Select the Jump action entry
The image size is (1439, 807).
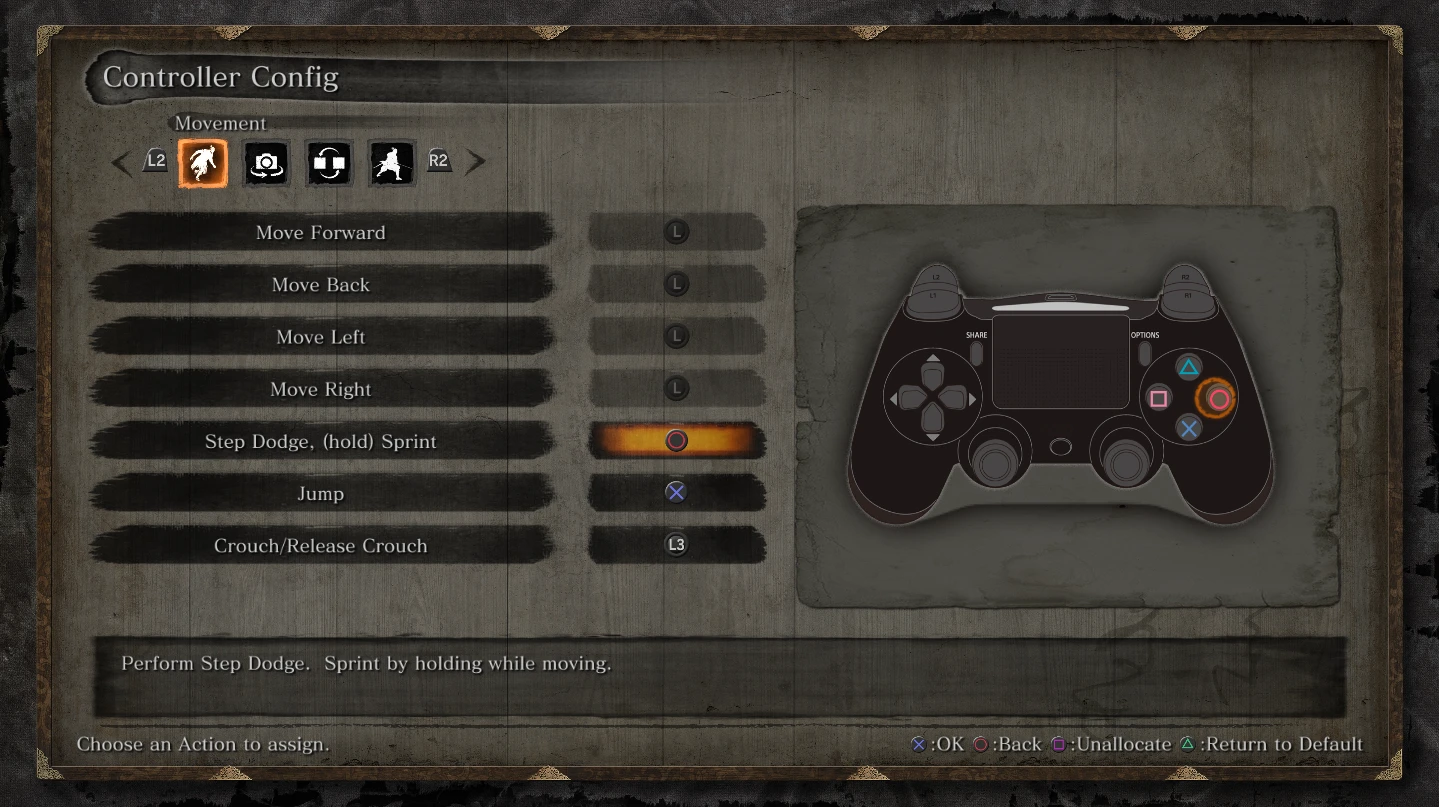click(x=320, y=493)
